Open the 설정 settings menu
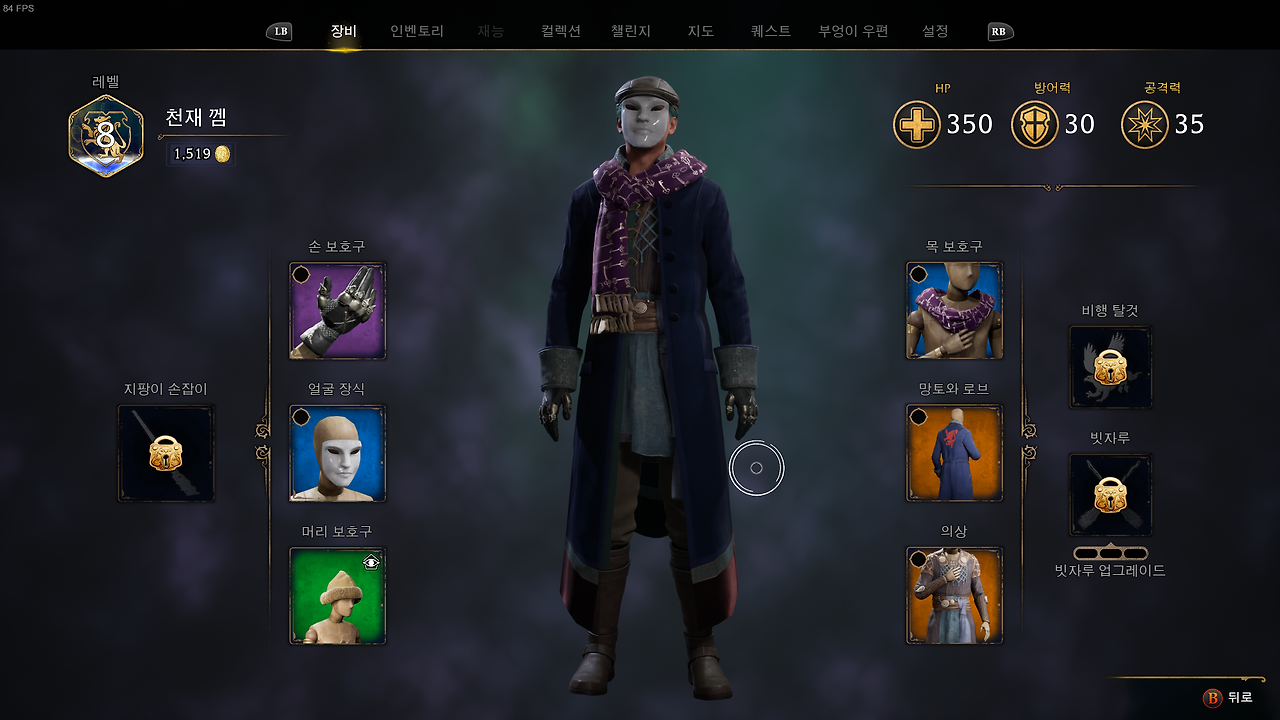The image size is (1280, 720). pyautogui.click(x=934, y=30)
